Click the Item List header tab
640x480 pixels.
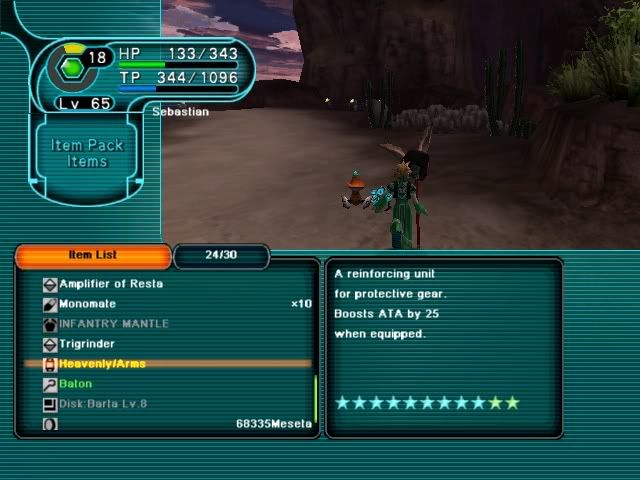tap(92, 256)
